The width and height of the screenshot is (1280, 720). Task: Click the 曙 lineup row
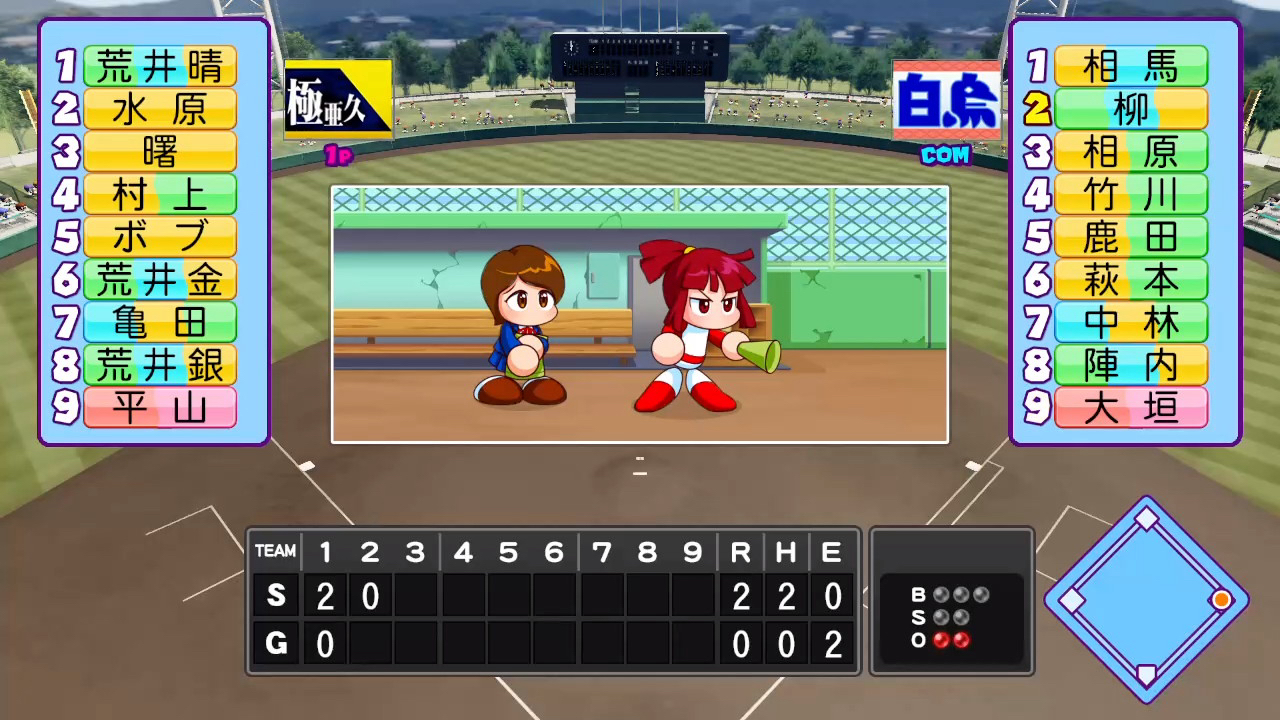tap(159, 152)
